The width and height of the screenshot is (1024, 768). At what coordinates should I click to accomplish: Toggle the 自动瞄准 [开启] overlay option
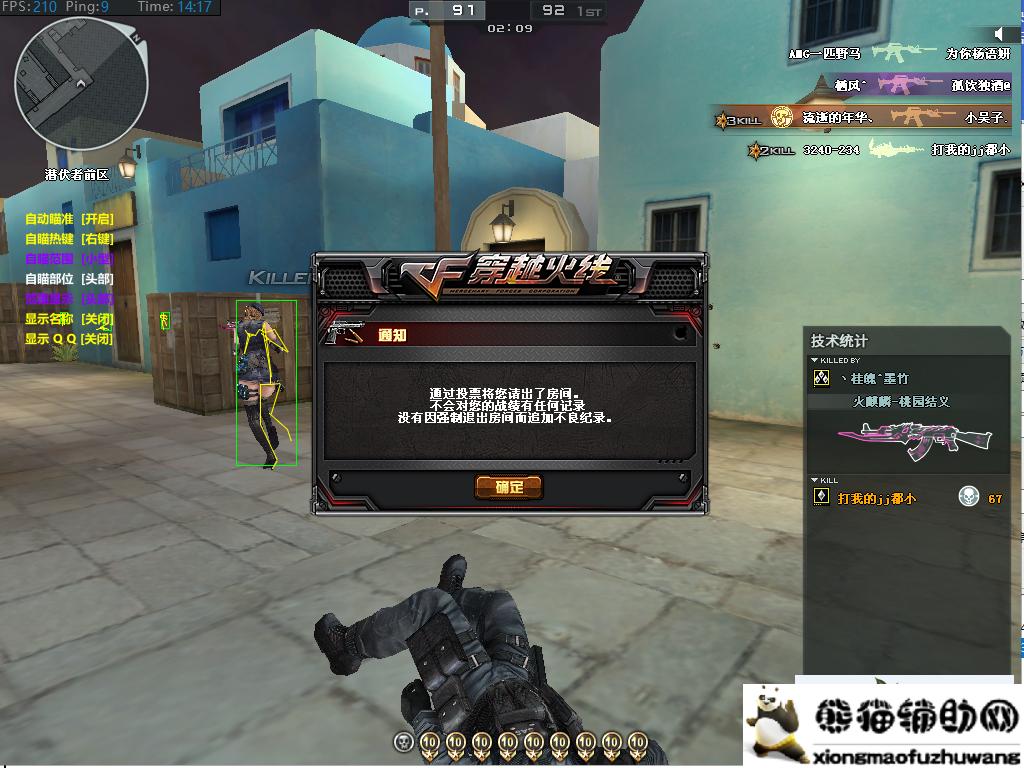point(69,219)
